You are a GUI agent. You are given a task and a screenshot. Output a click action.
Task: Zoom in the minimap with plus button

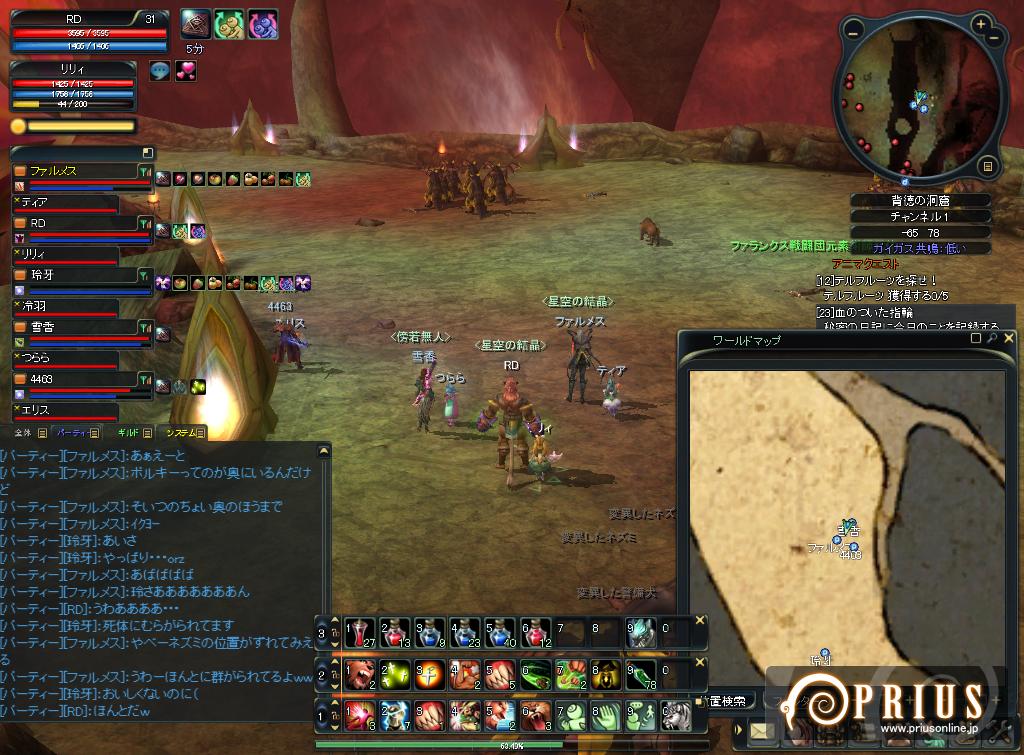click(x=982, y=24)
